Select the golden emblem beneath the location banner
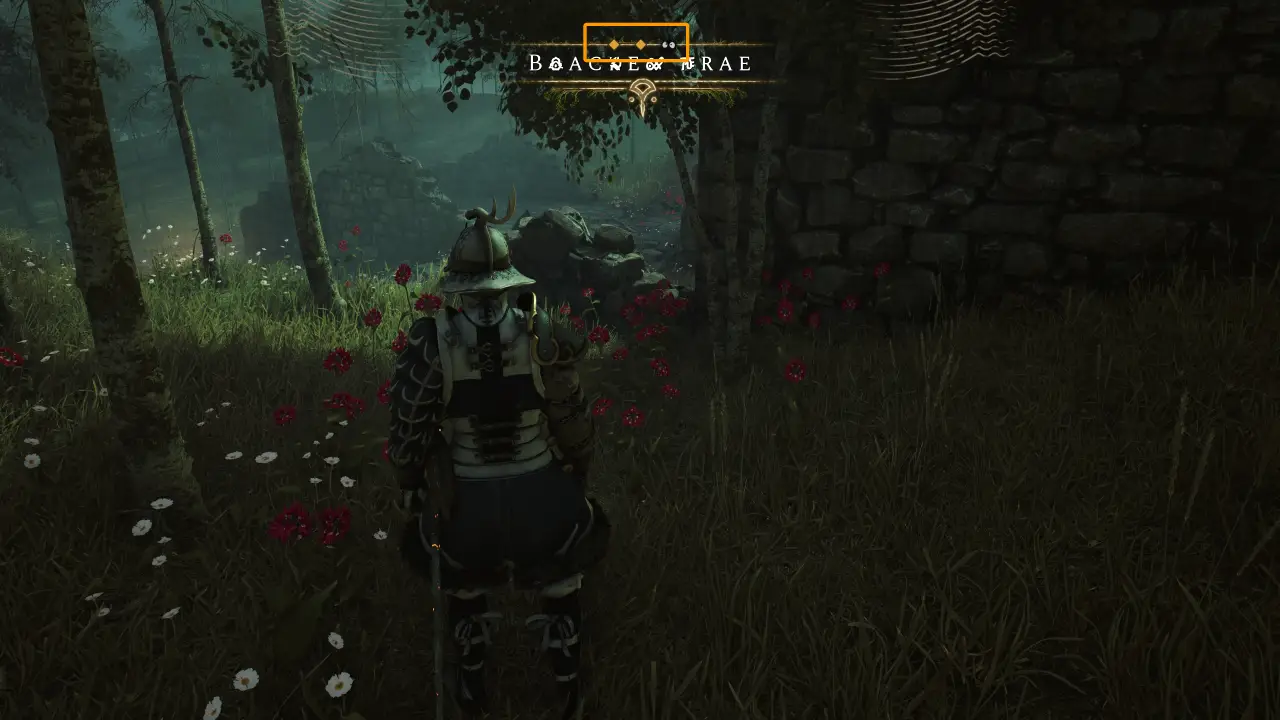1280x720 pixels. [x=641, y=97]
